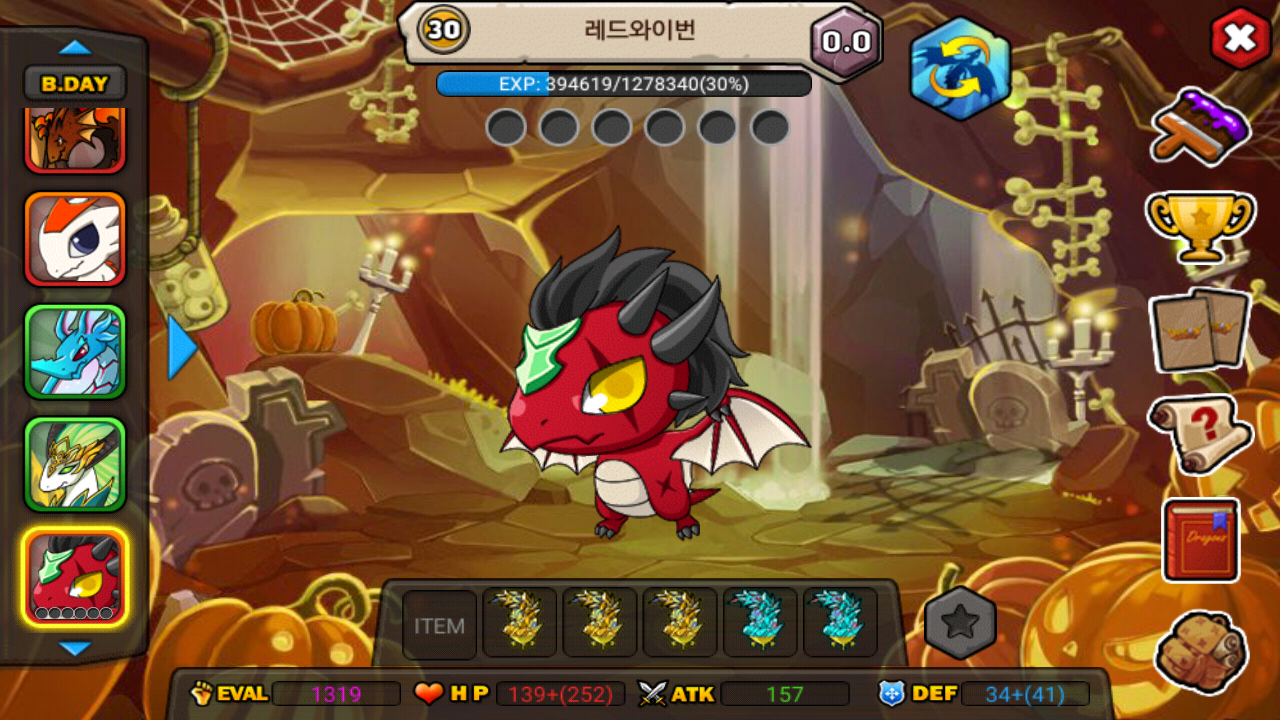Choose the white and gold dragon portrait
Screen dimensions: 1280x720
(75, 463)
